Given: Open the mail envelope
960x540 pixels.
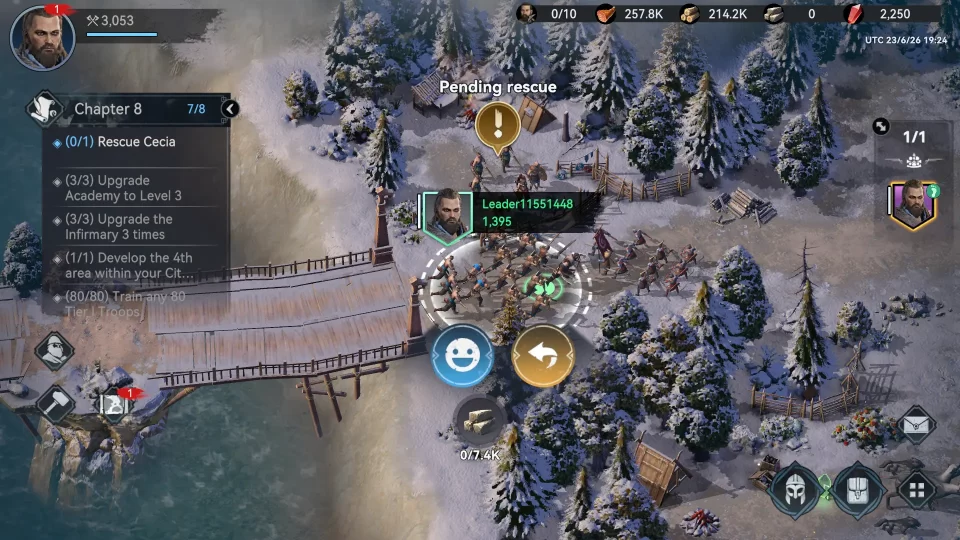Looking at the screenshot, I should tap(916, 425).
